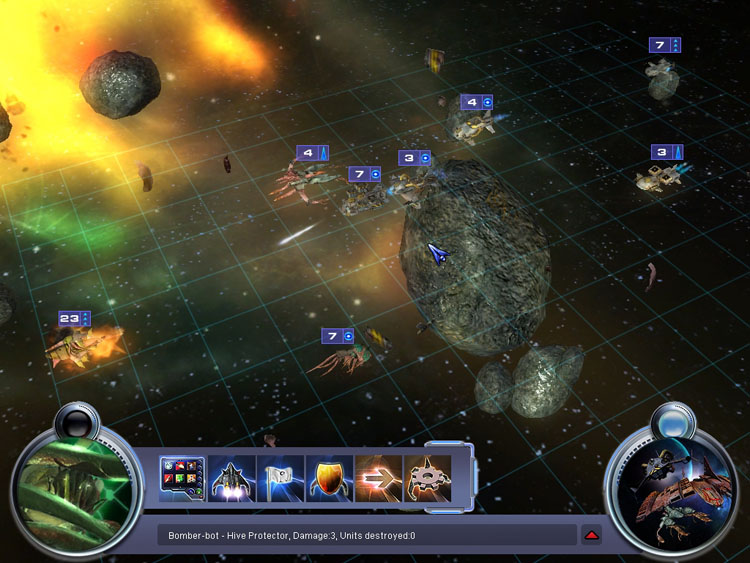Choose the white flag command
The height and width of the screenshot is (563, 750).
click(x=280, y=478)
